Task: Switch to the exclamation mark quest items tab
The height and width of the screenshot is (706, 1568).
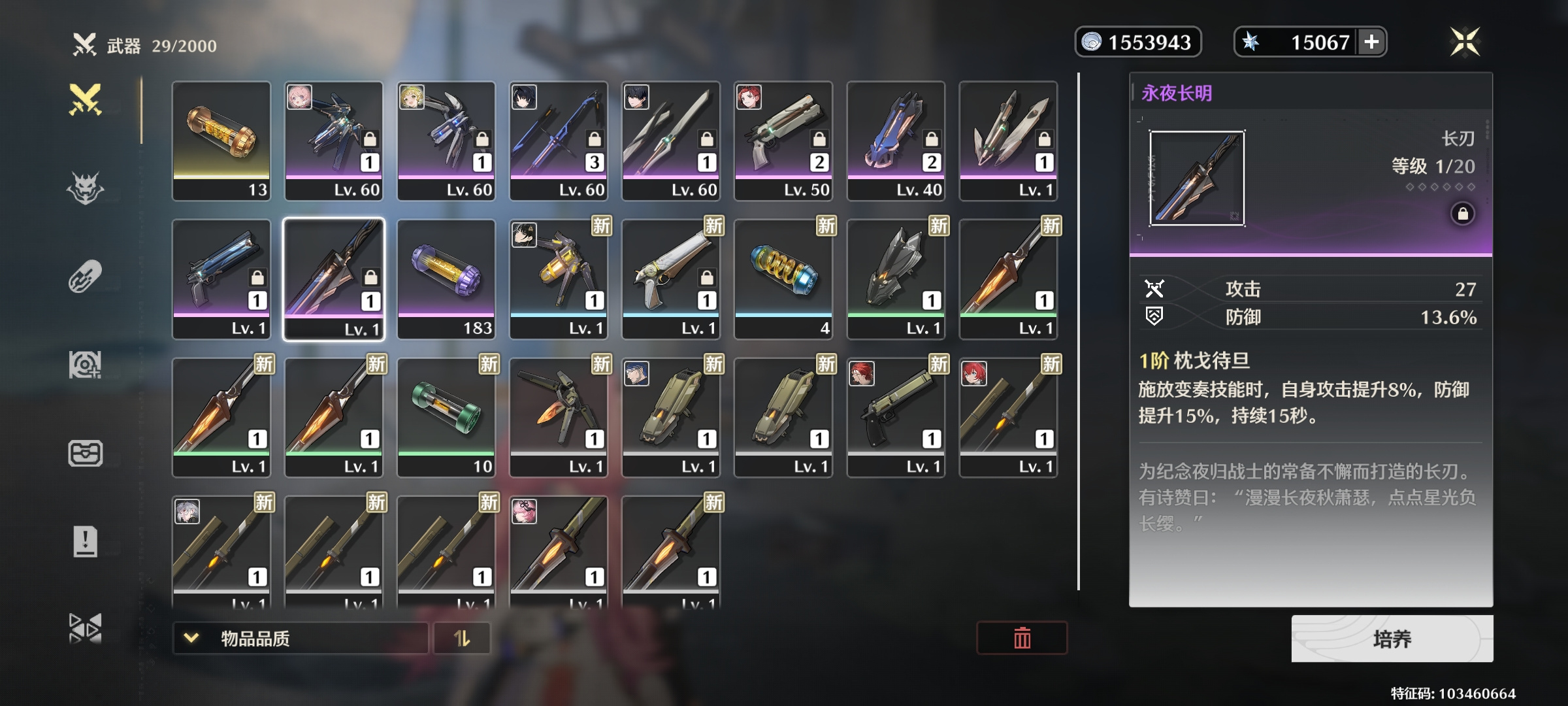Action: click(x=86, y=541)
